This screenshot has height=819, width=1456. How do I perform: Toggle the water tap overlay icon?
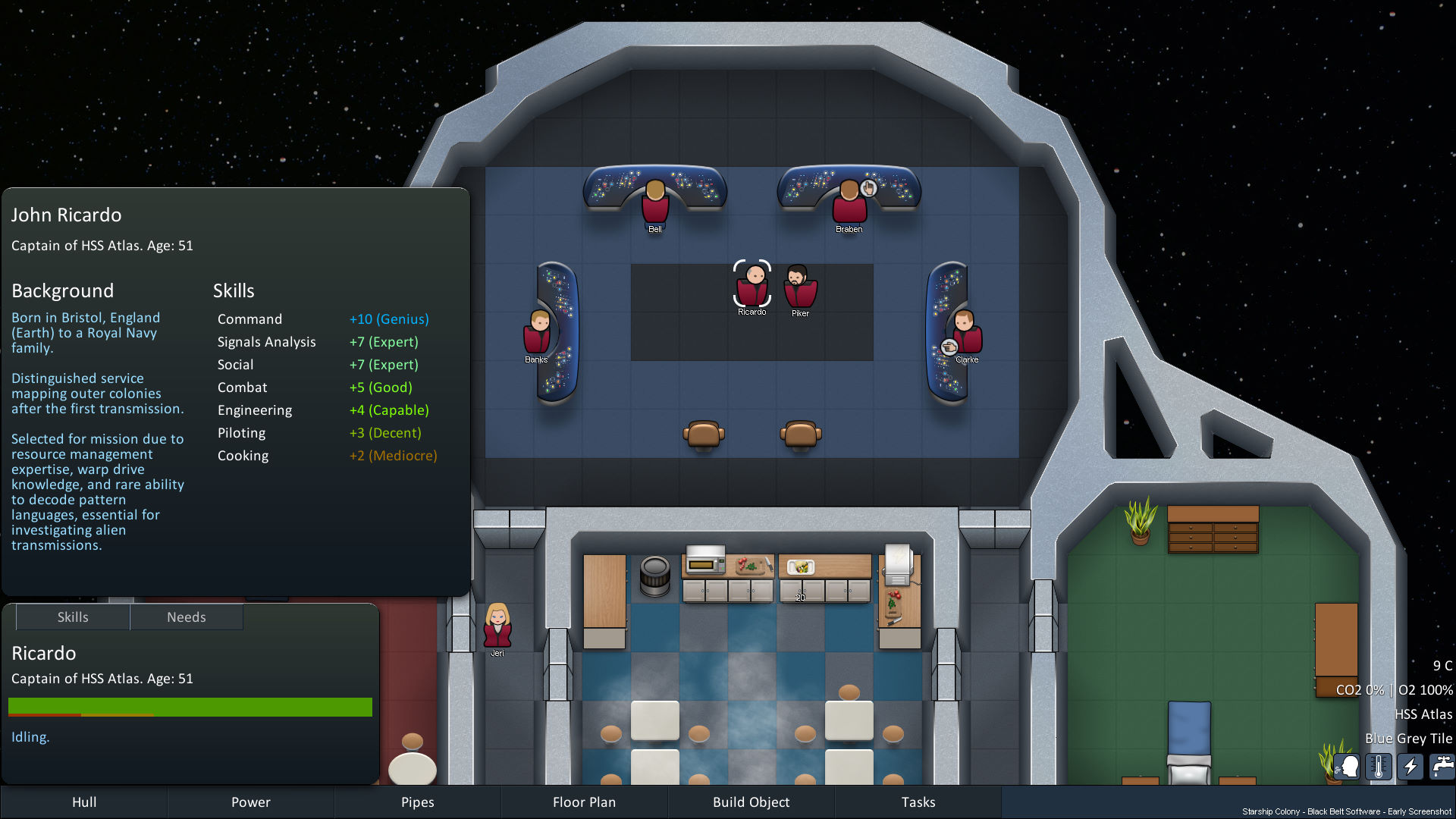pos(1442,766)
